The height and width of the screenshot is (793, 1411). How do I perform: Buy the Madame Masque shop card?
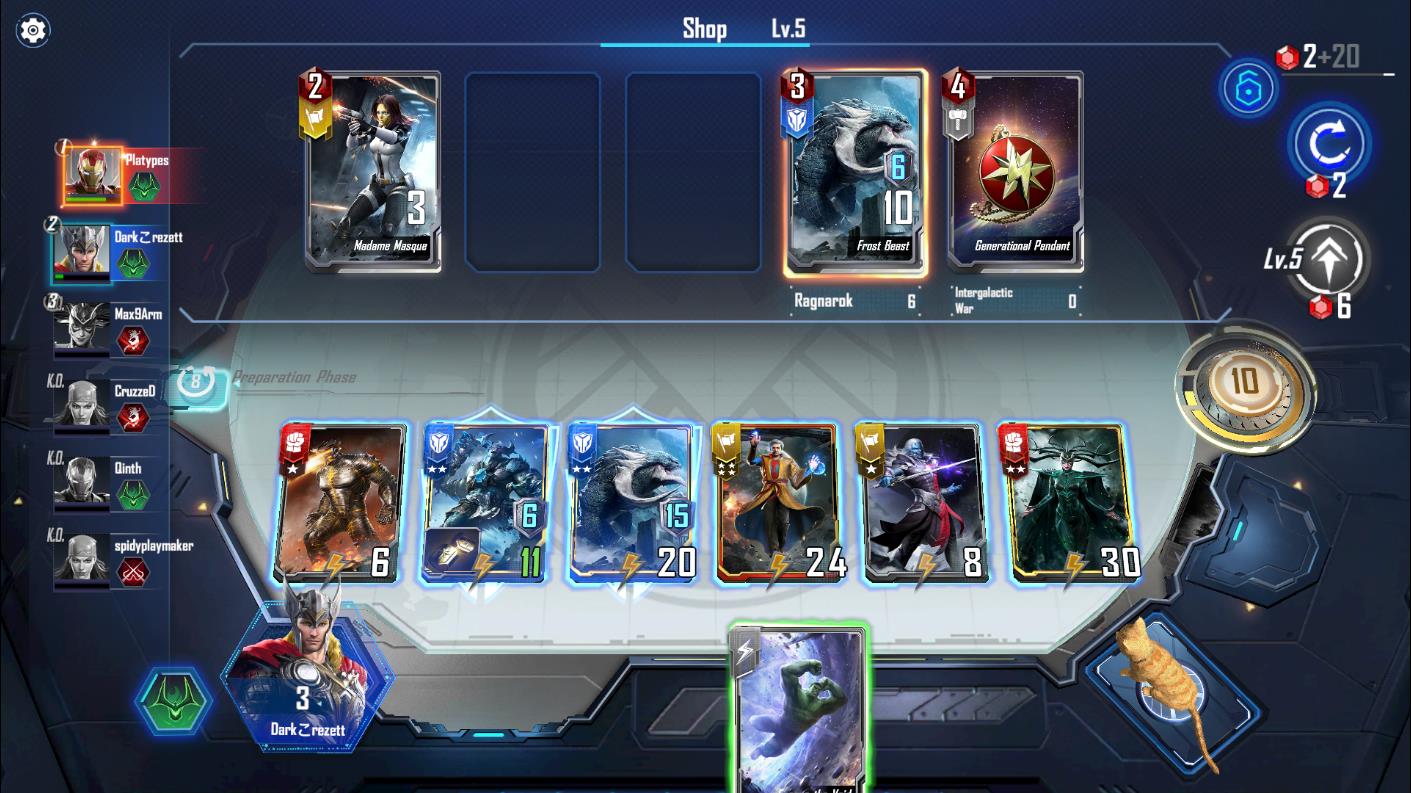[x=373, y=170]
